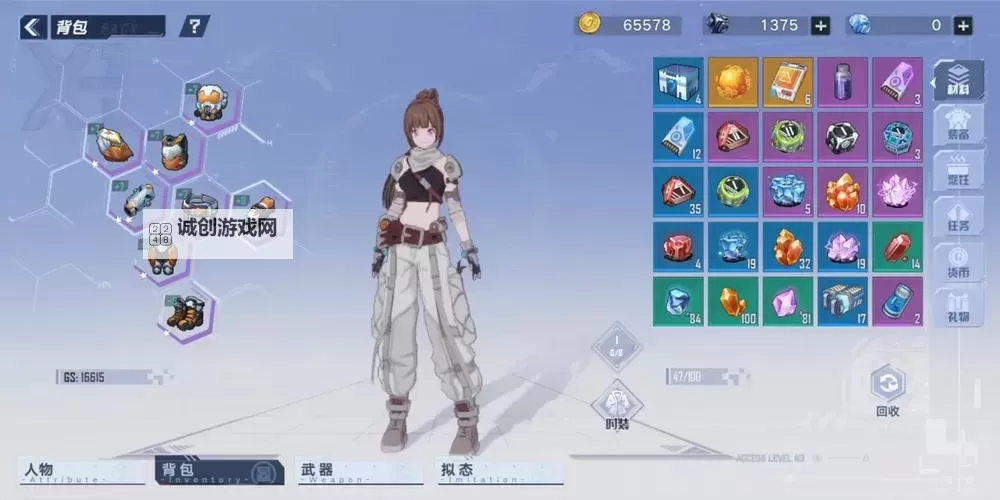Open the 货币 currency category

[x=958, y=262]
